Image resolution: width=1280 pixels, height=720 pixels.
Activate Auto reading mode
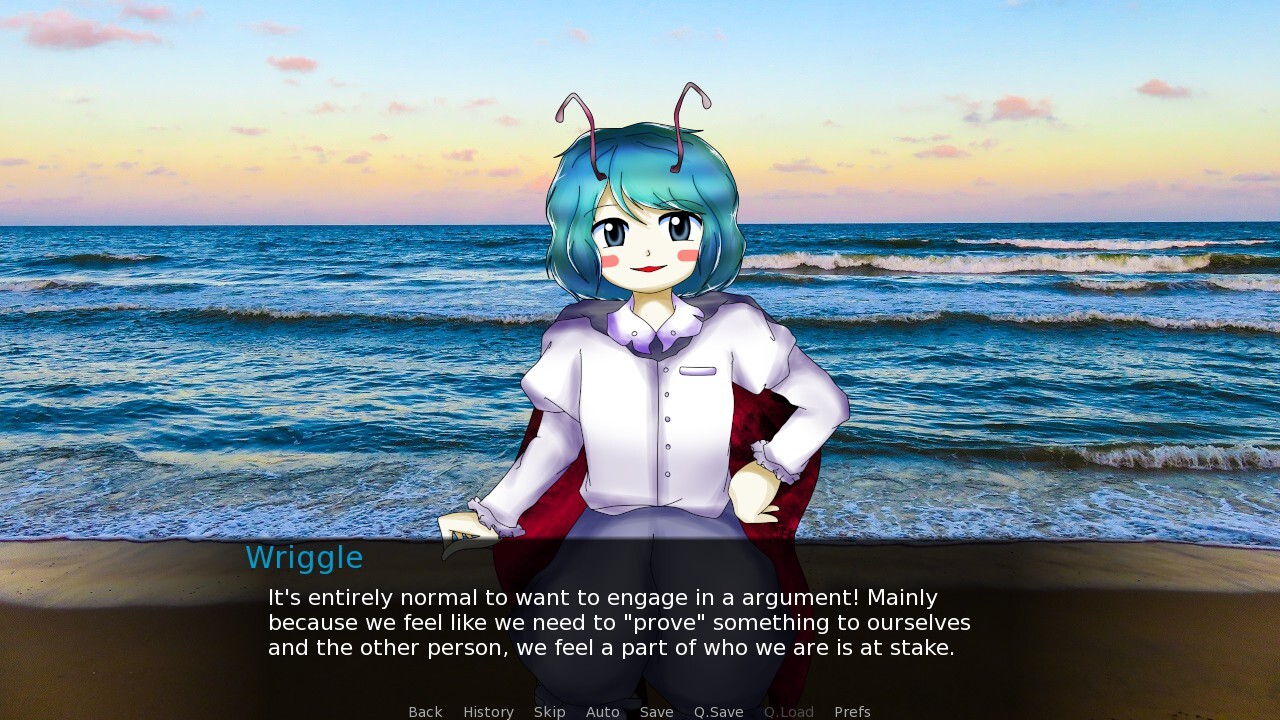click(602, 711)
